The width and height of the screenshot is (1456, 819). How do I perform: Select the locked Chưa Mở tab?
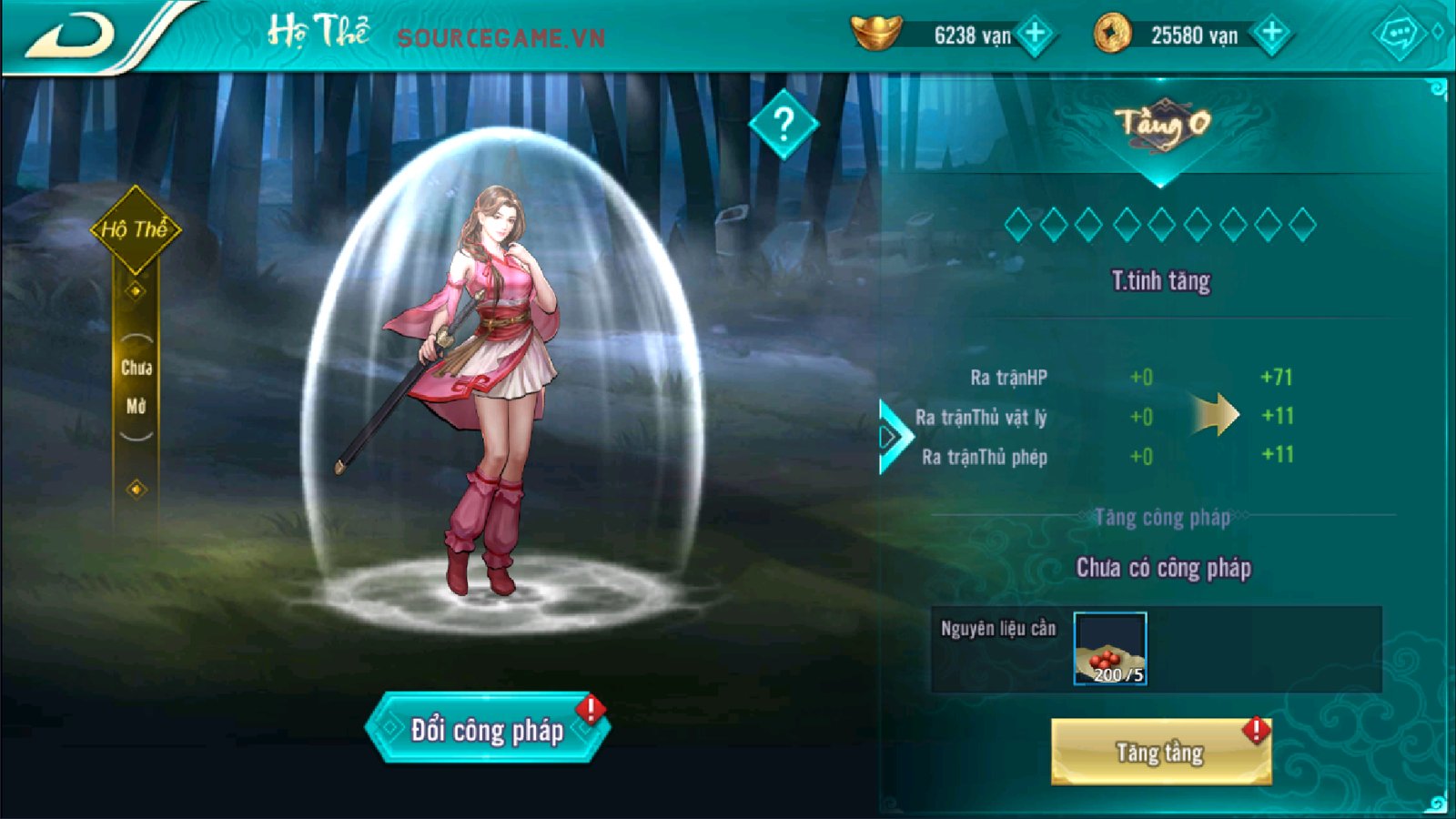coord(136,387)
